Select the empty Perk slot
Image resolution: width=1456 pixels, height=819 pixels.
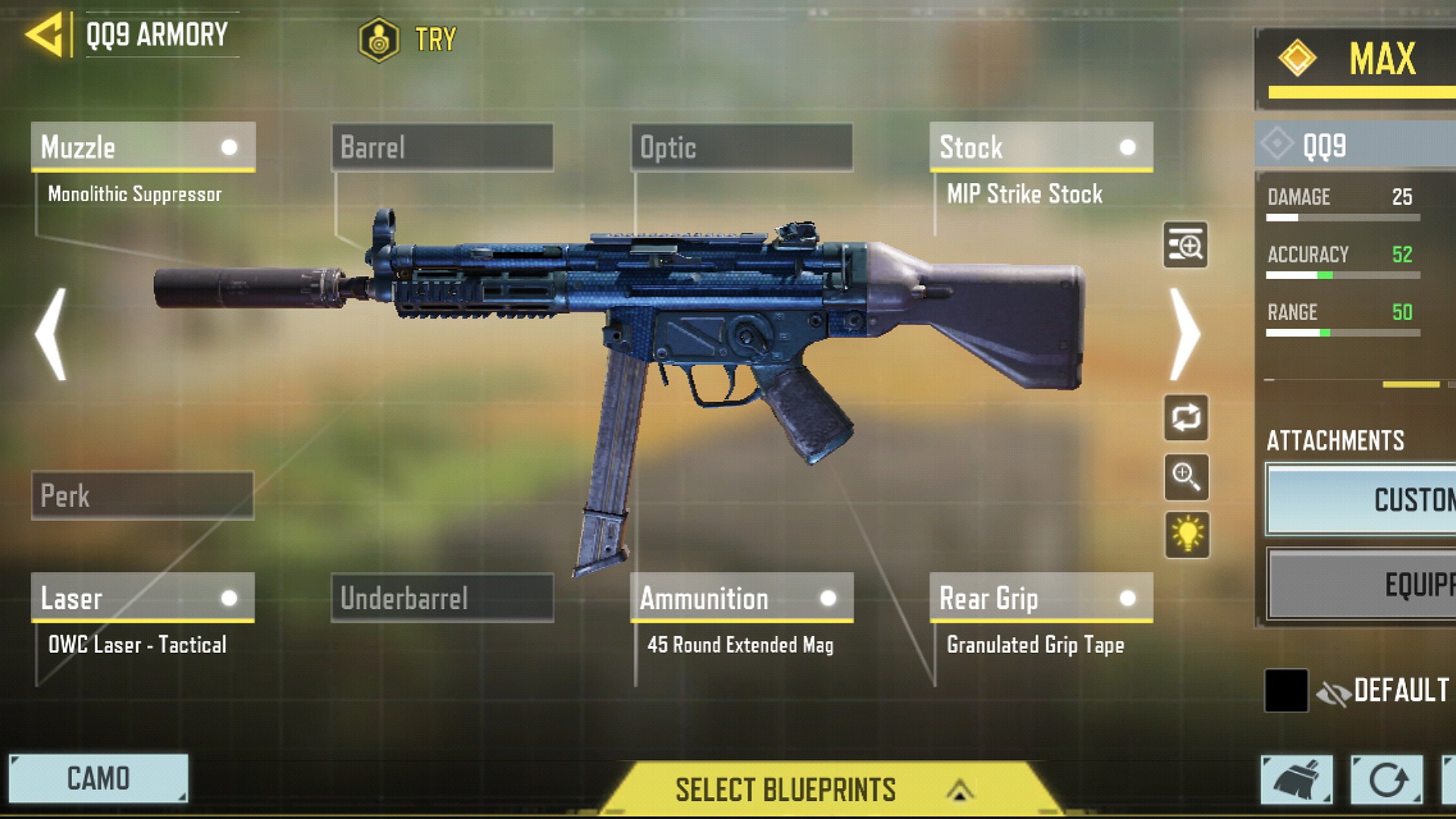click(x=143, y=496)
